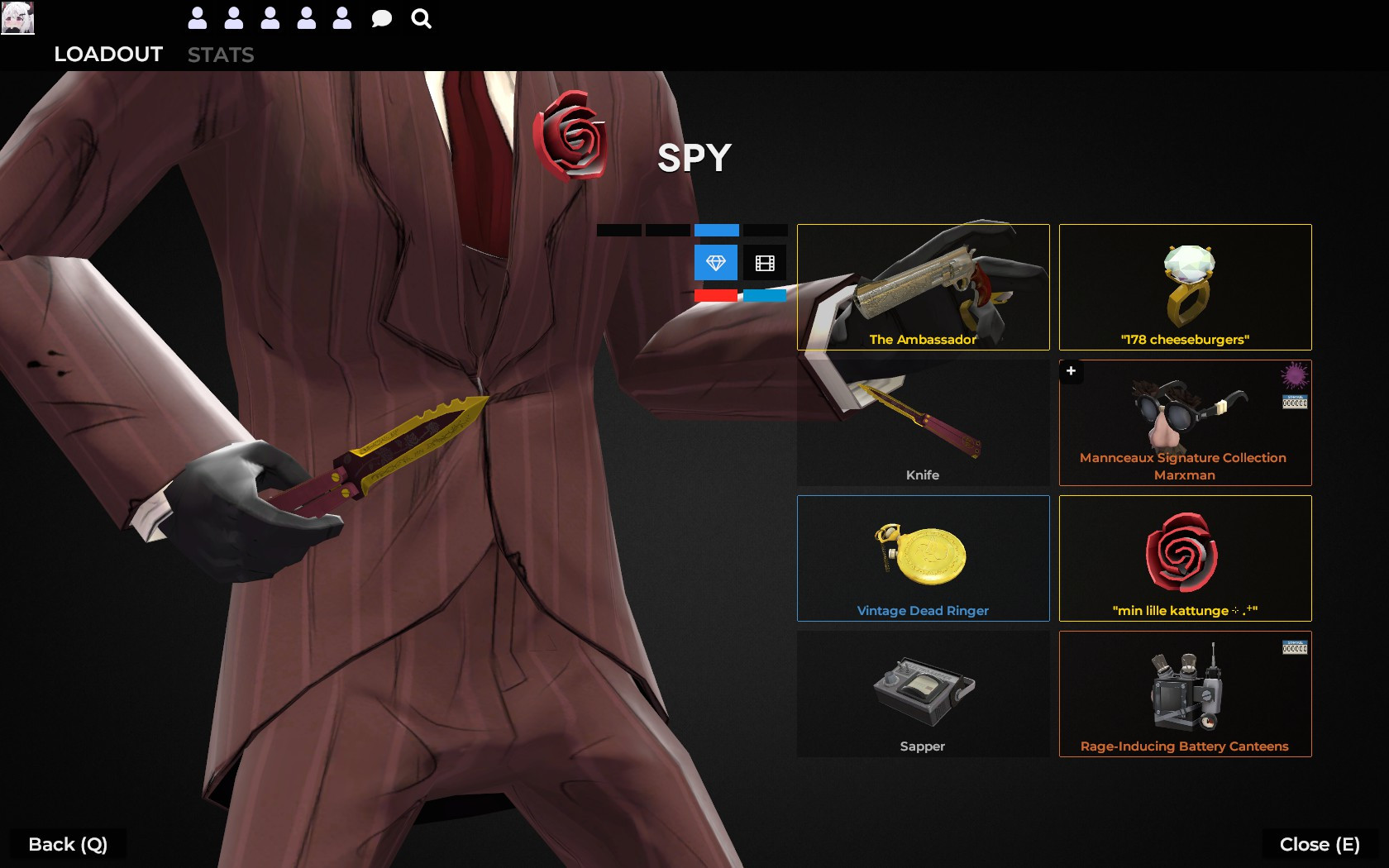Viewport: 1389px width, 868px height.
Task: Click the avatar image in the top-left corner
Action: pos(17,17)
